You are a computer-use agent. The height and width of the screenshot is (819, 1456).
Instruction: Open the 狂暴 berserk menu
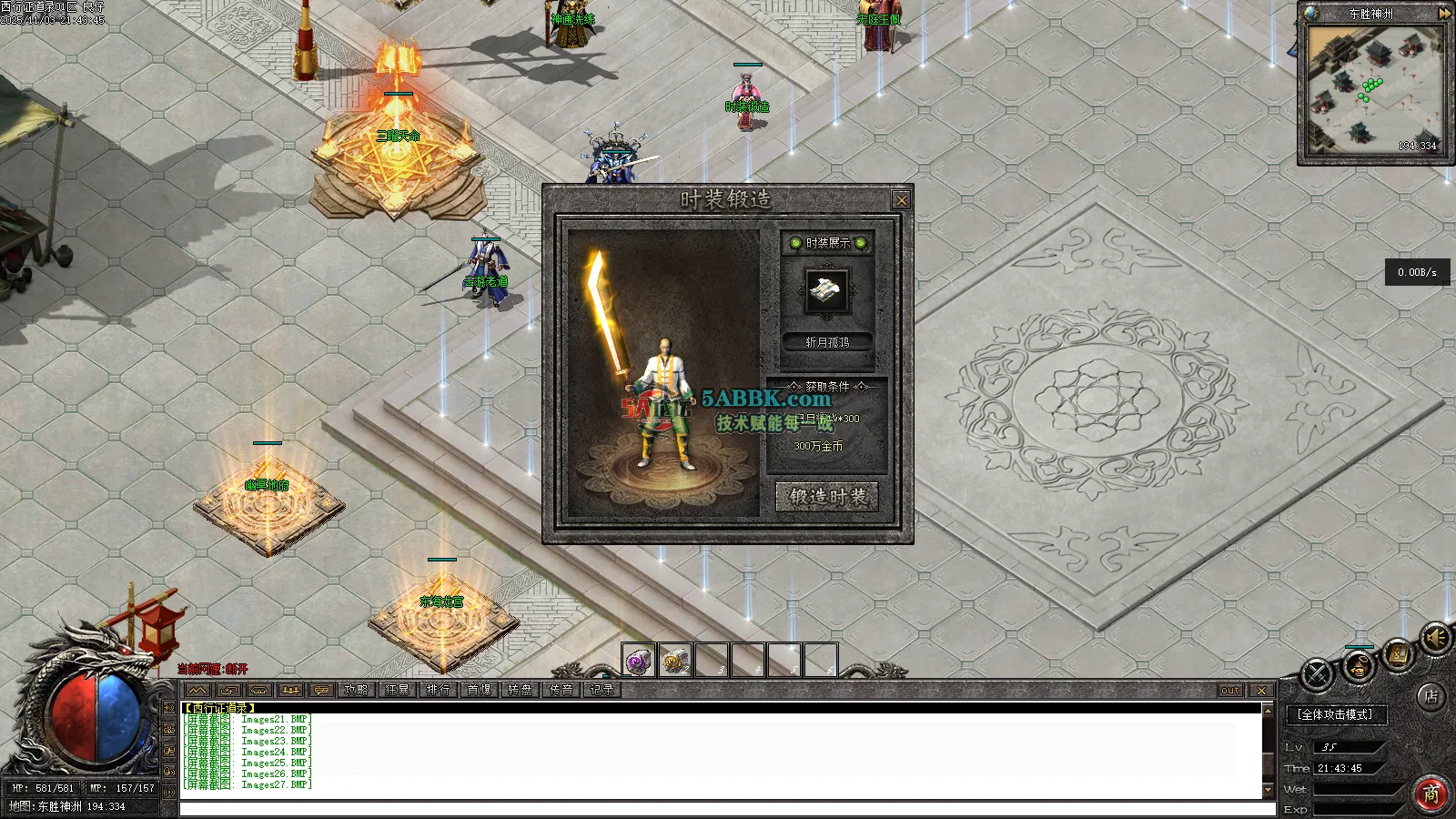click(398, 691)
